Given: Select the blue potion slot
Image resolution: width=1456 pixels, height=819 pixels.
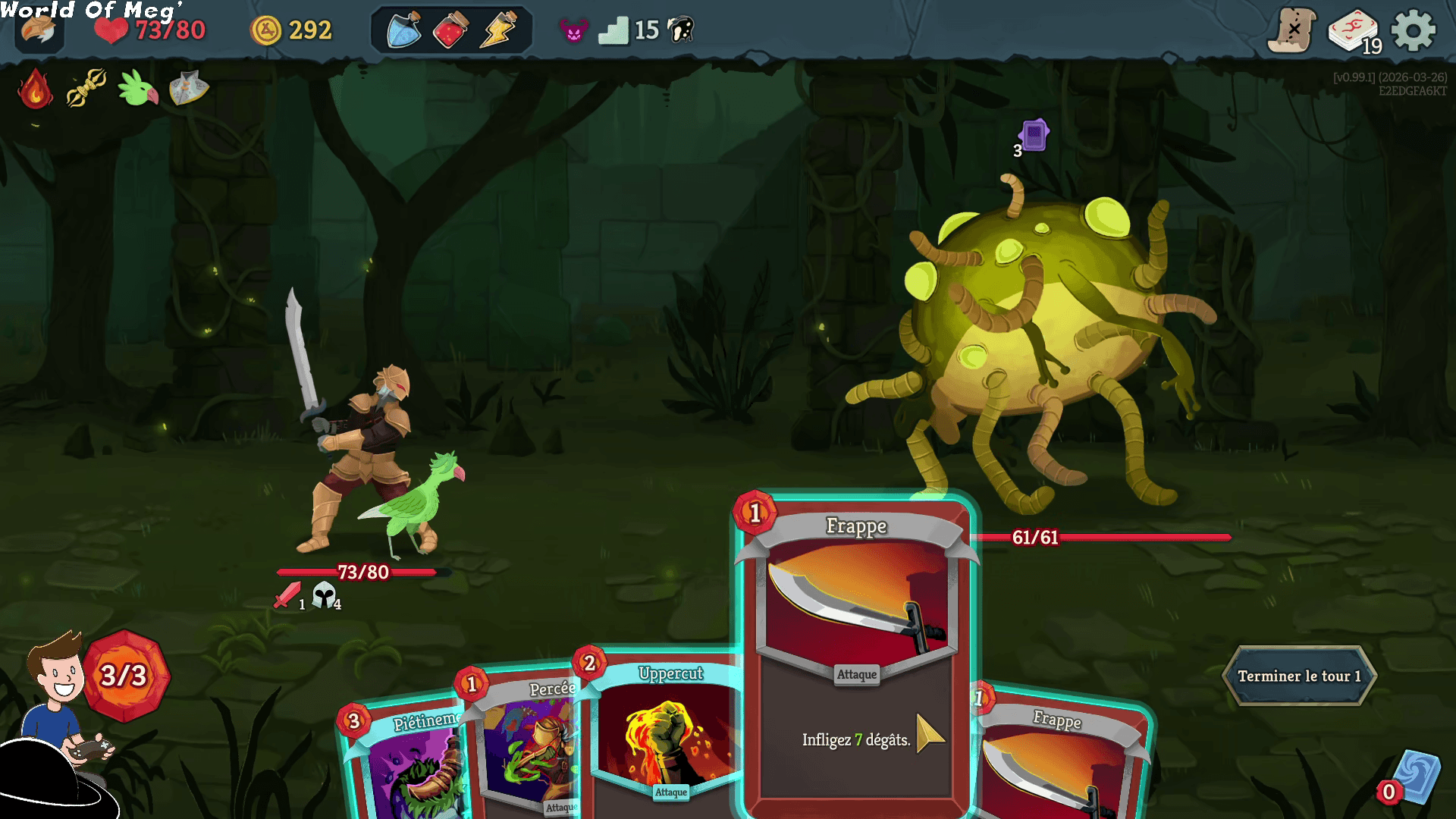Looking at the screenshot, I should pos(404,31).
